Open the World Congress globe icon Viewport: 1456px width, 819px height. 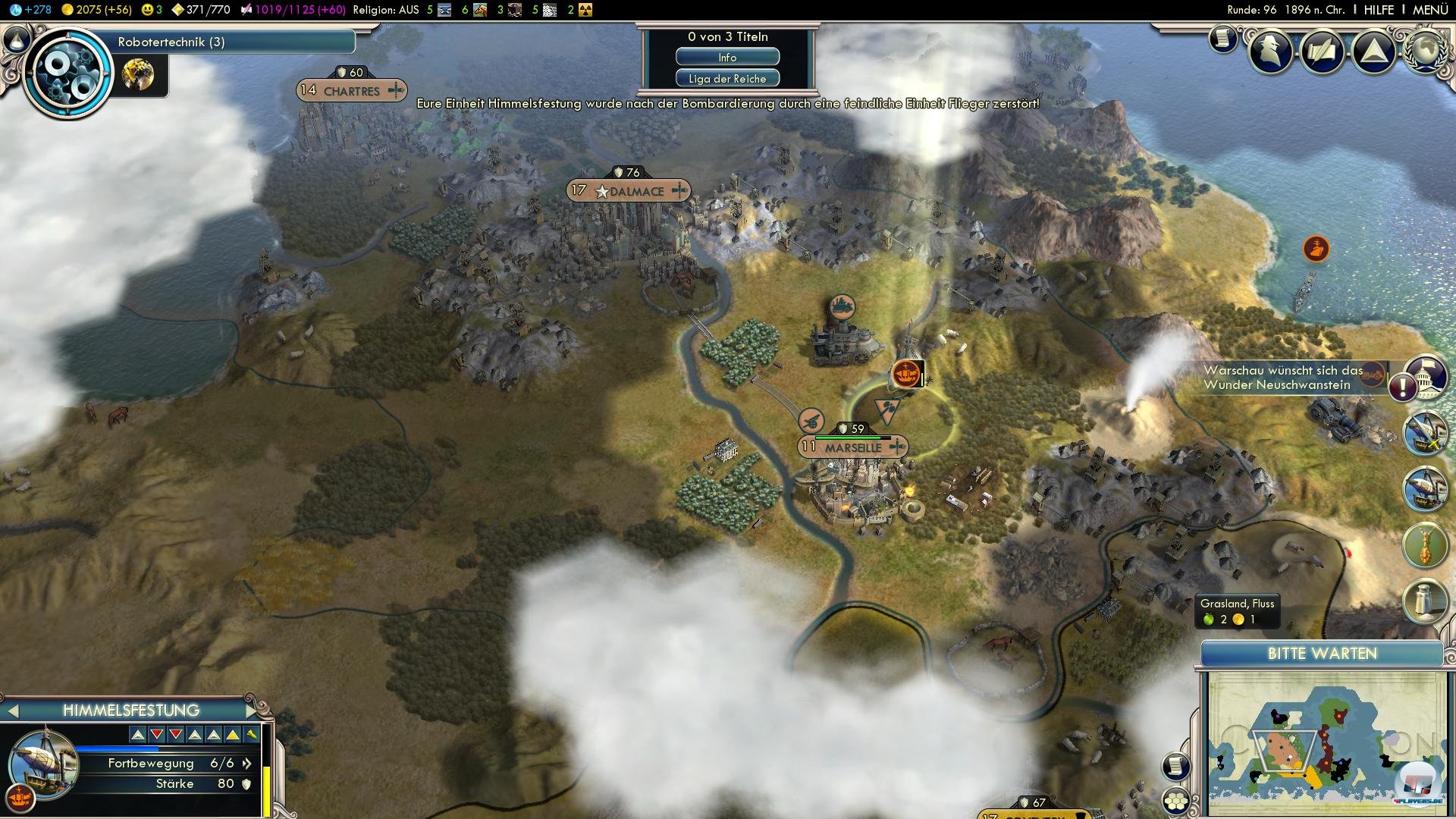1426,49
